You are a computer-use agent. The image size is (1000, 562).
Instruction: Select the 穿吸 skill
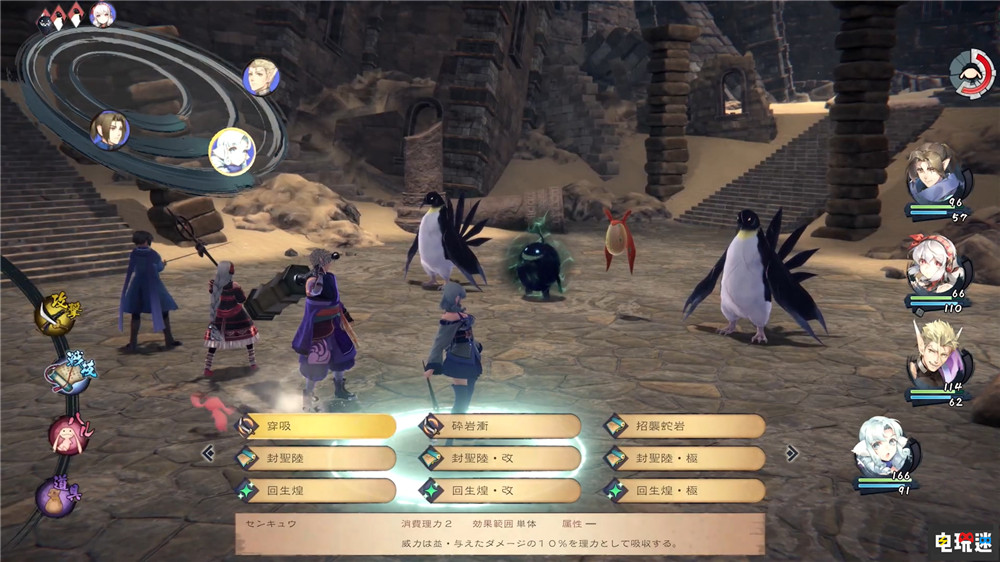315,425
